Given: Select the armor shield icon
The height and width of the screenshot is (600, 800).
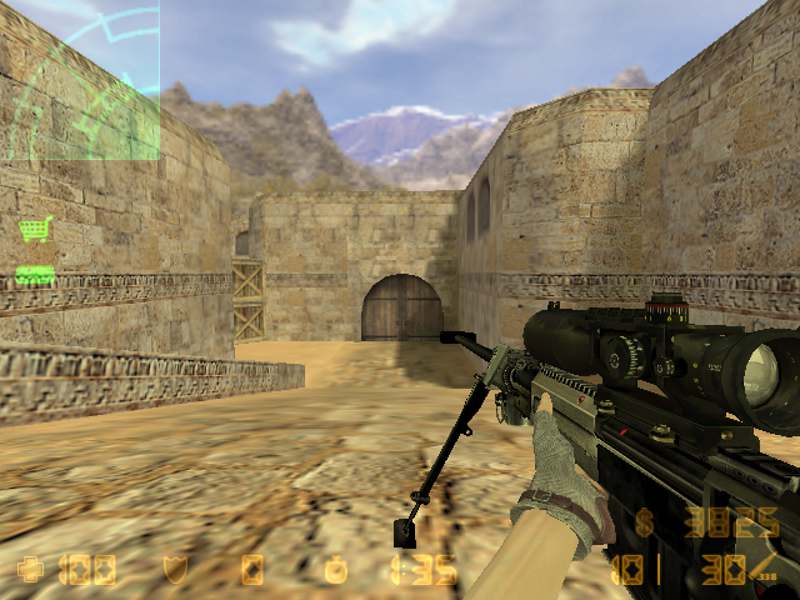Looking at the screenshot, I should 174,570.
